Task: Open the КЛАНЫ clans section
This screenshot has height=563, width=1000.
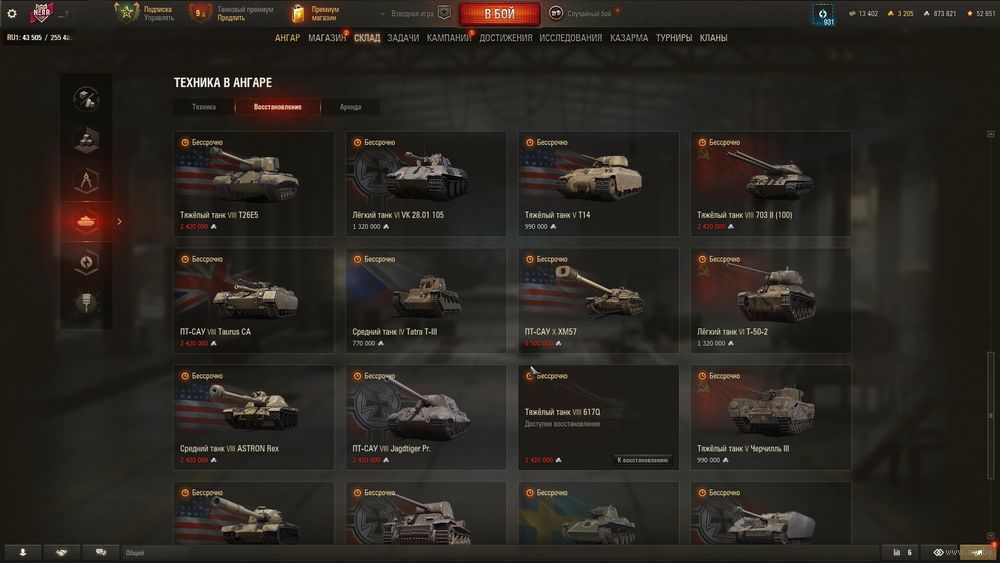Action: tap(713, 38)
